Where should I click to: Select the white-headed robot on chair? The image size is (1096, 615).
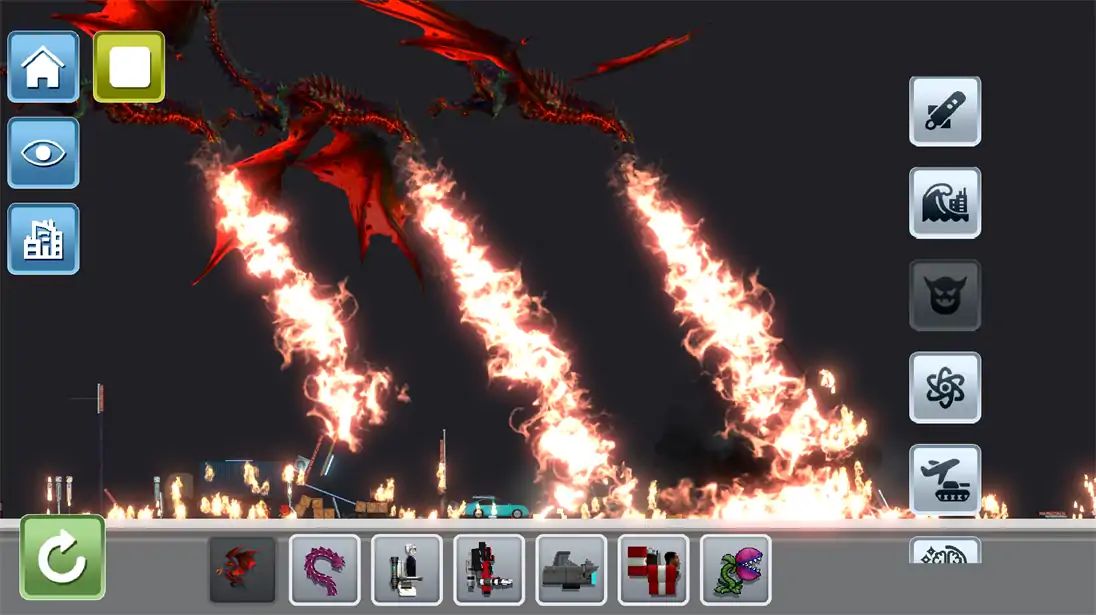click(407, 570)
